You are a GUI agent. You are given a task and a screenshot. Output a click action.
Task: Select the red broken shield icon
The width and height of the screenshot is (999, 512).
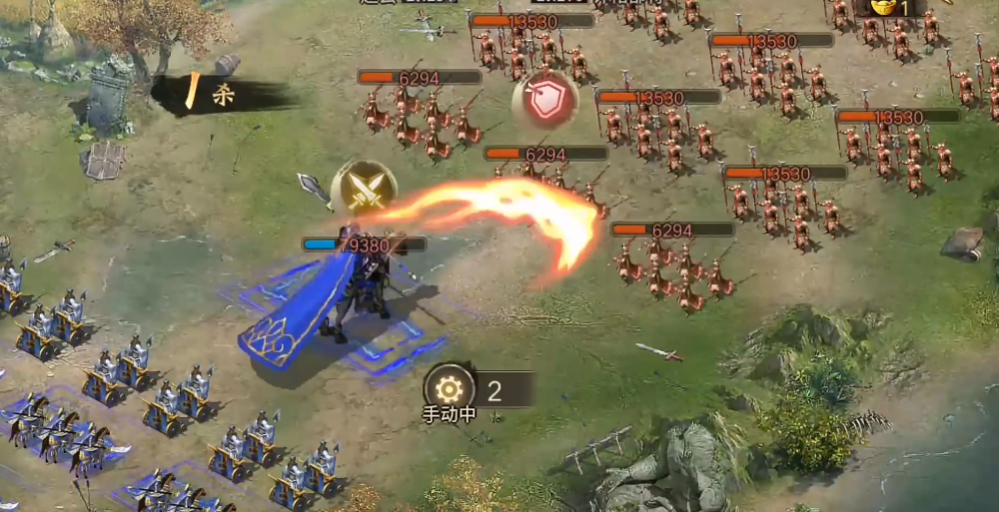coord(545,99)
